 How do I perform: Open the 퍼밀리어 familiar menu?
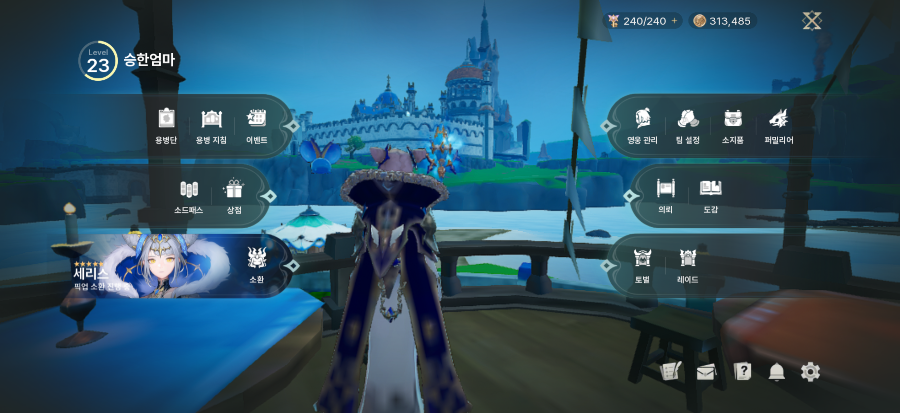pyautogui.click(x=779, y=124)
